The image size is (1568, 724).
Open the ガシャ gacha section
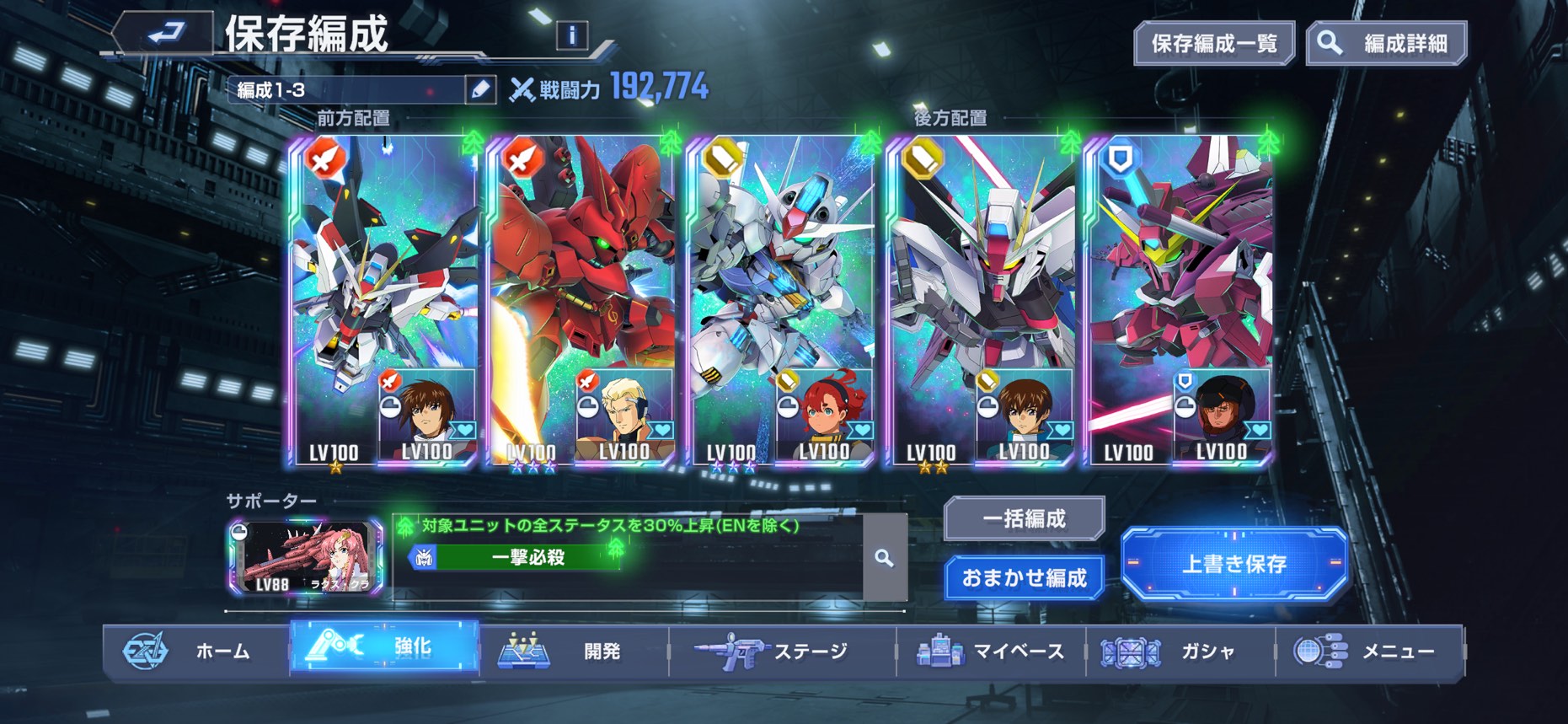1180,651
